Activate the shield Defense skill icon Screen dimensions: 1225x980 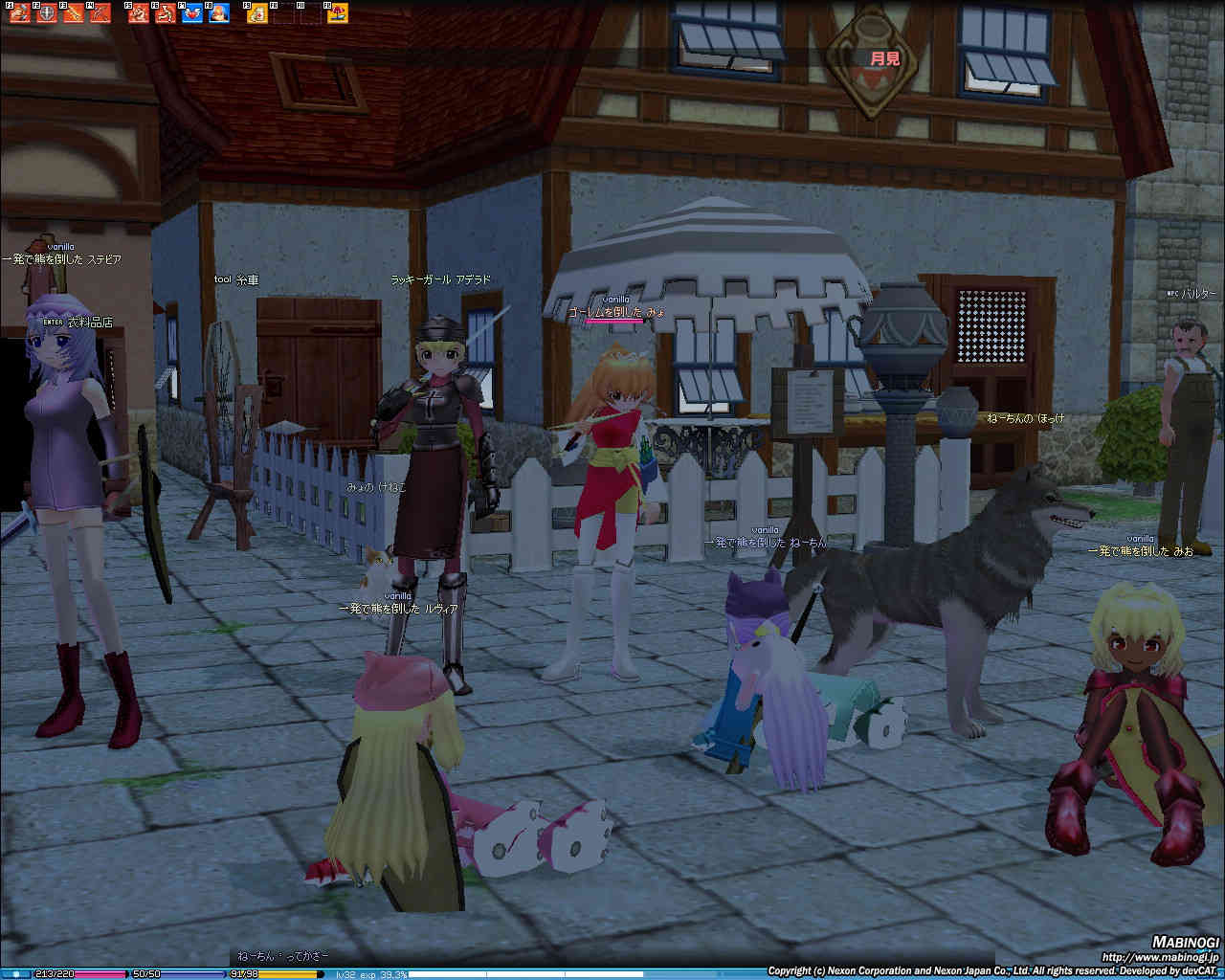coord(47,13)
